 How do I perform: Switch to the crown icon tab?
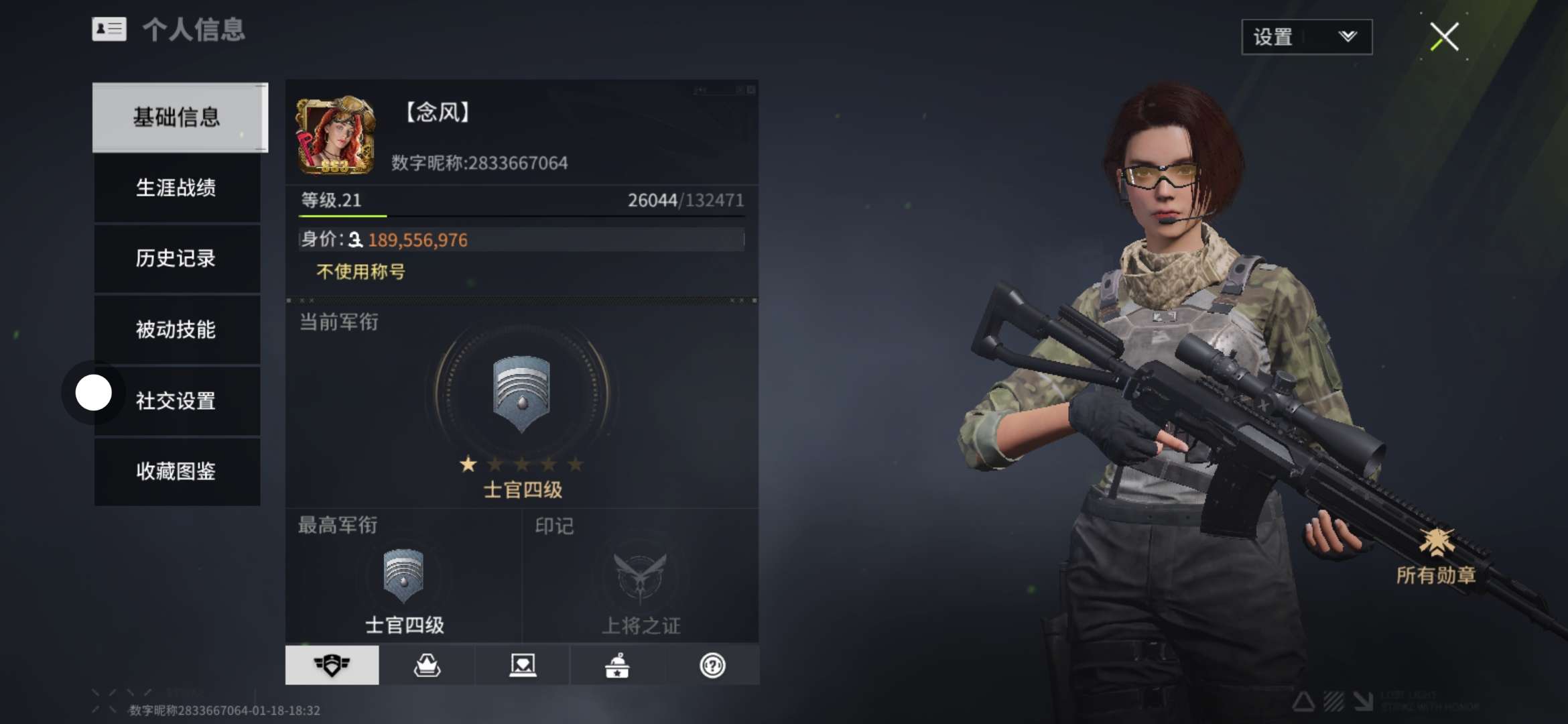(x=427, y=665)
